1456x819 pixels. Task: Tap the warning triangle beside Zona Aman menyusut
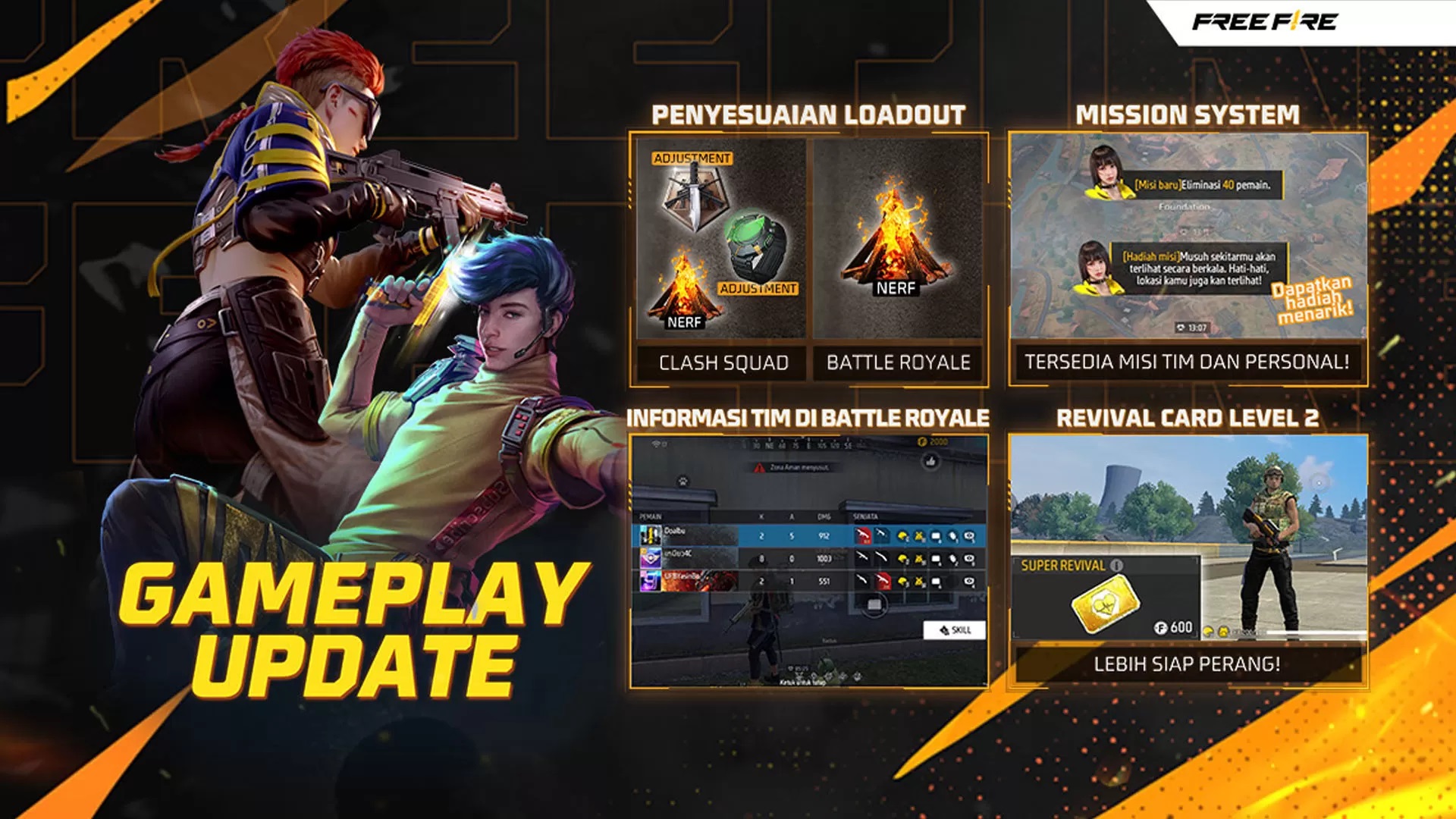pos(759,467)
